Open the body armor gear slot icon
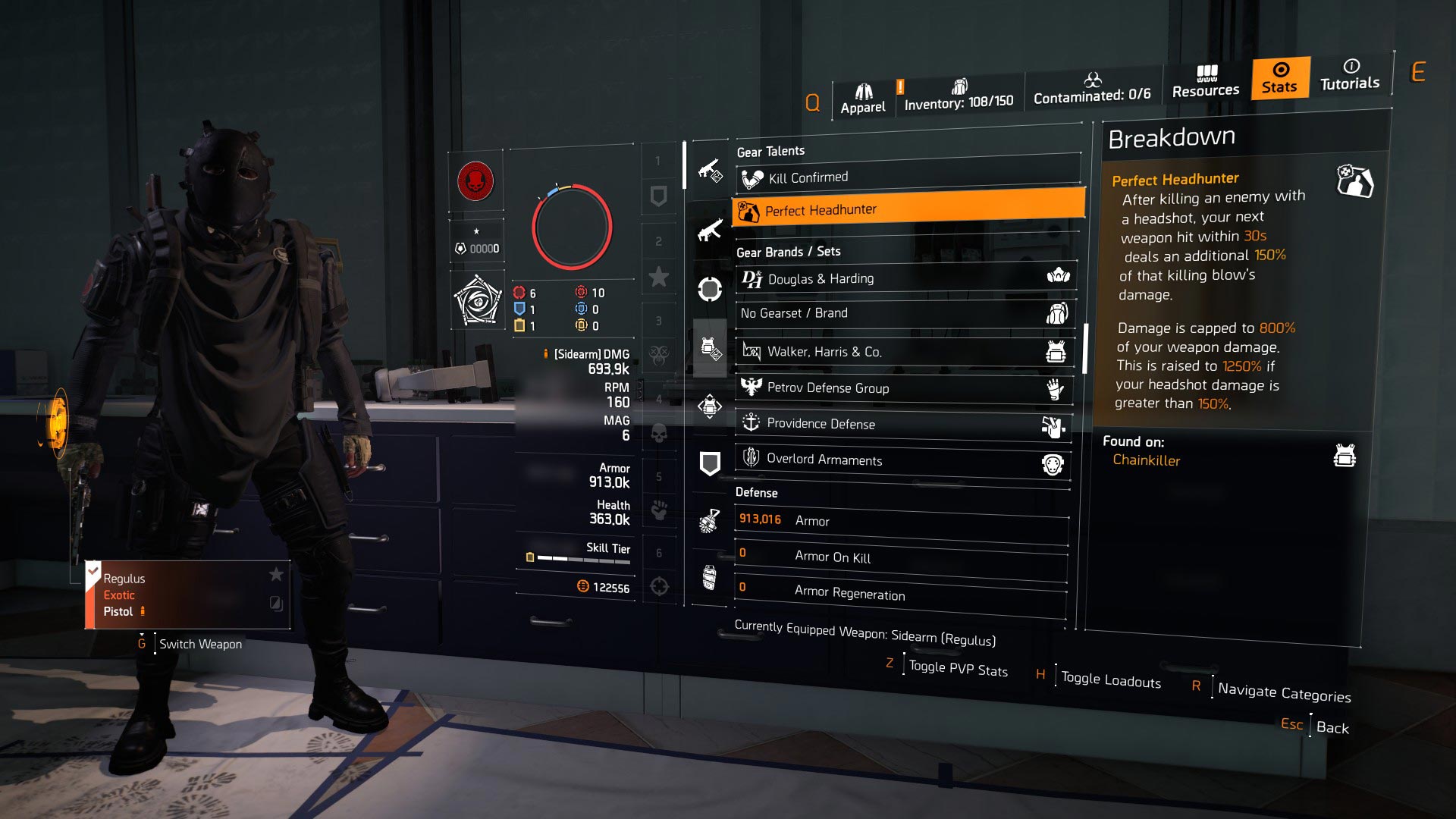The height and width of the screenshot is (819, 1456). (x=709, y=349)
